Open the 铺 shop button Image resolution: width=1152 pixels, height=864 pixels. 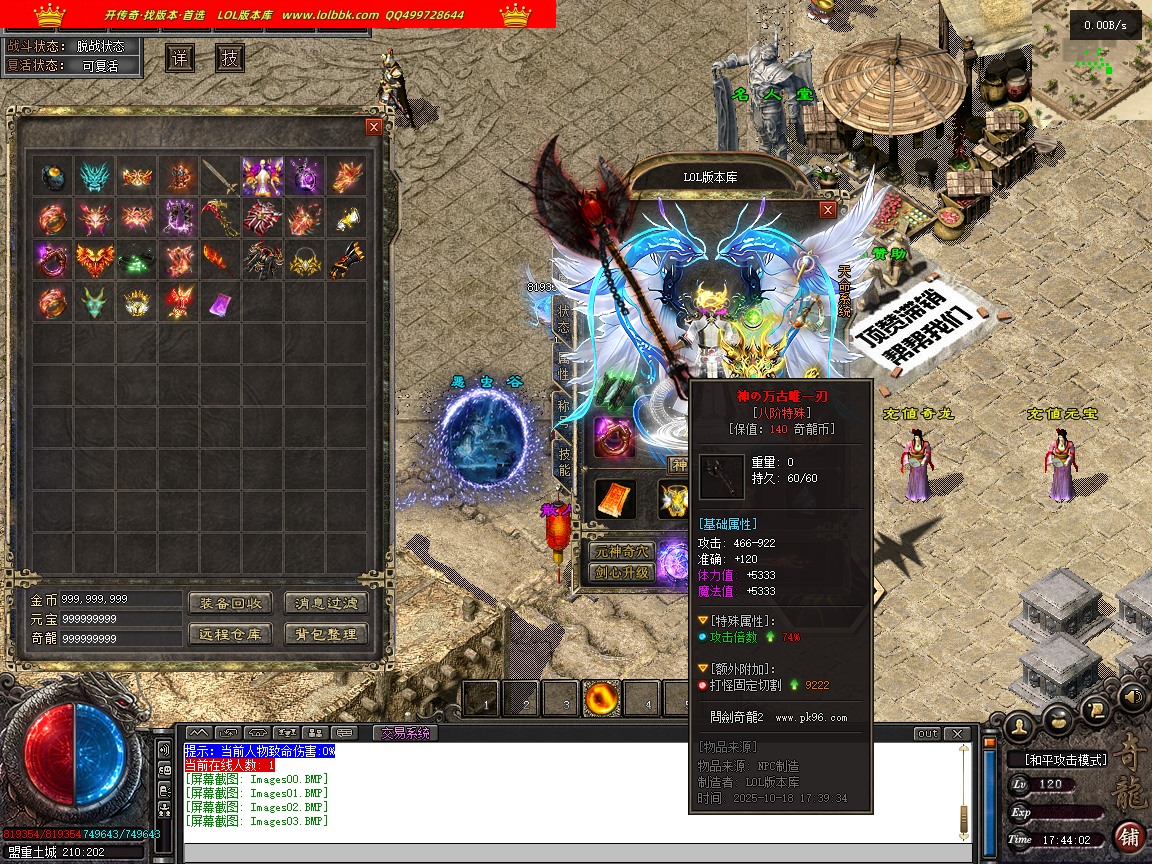click(1129, 837)
